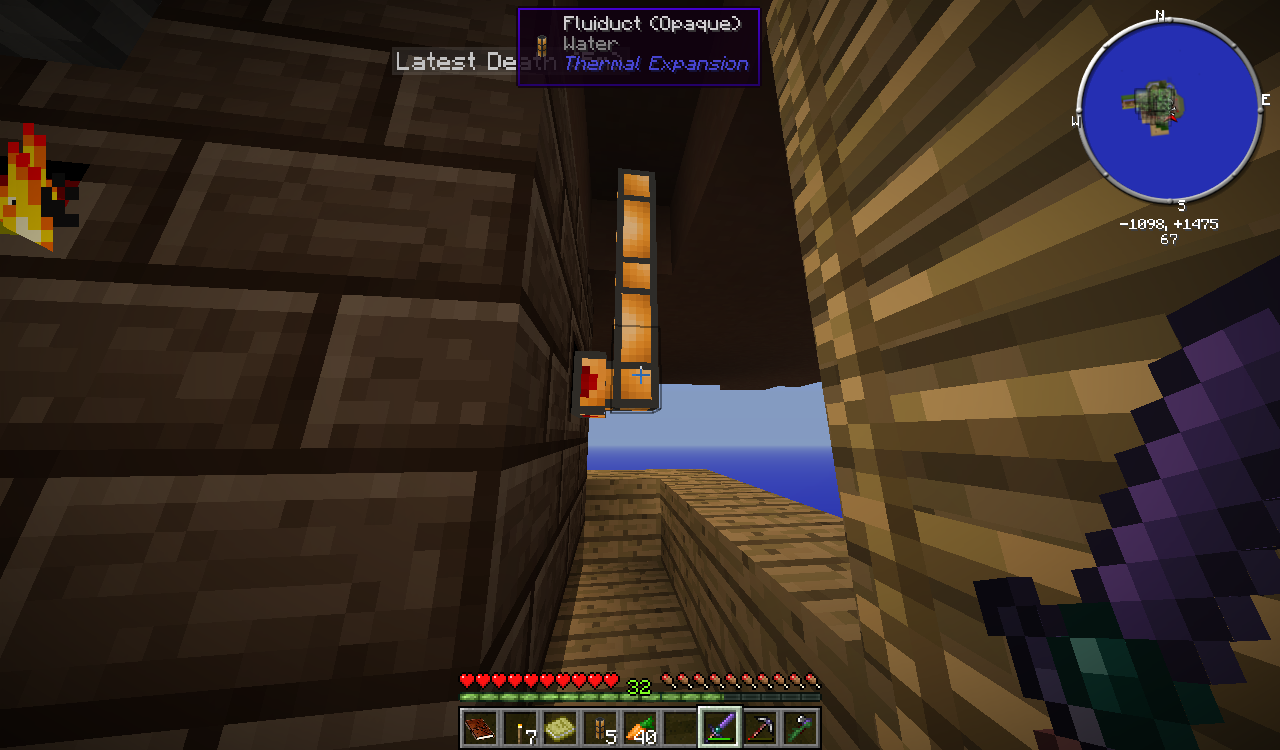Pick the carrot stack of 40
1280x750 pixels.
coord(640,728)
